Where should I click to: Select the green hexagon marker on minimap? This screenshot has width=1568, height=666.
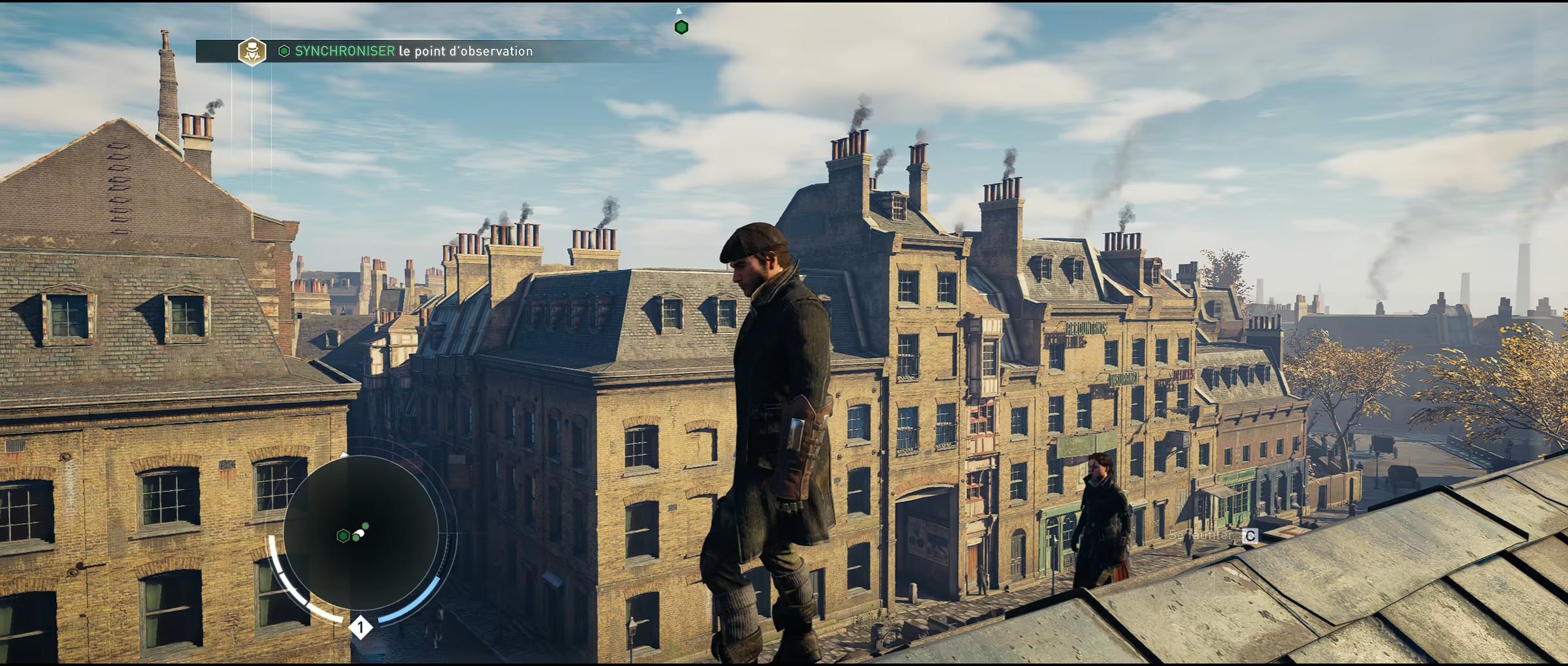[342, 536]
